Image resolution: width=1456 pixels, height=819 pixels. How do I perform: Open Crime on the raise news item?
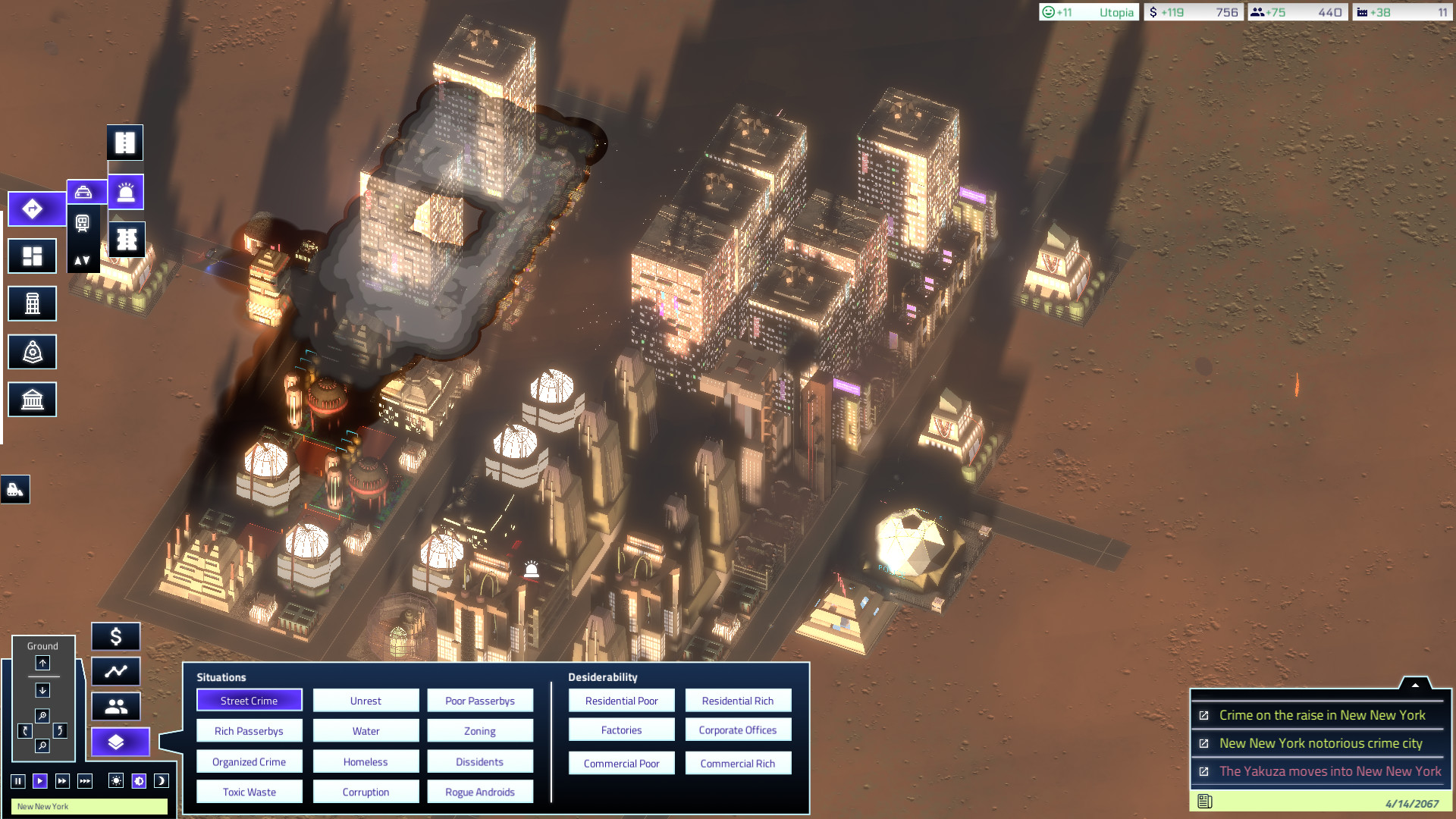(1322, 715)
